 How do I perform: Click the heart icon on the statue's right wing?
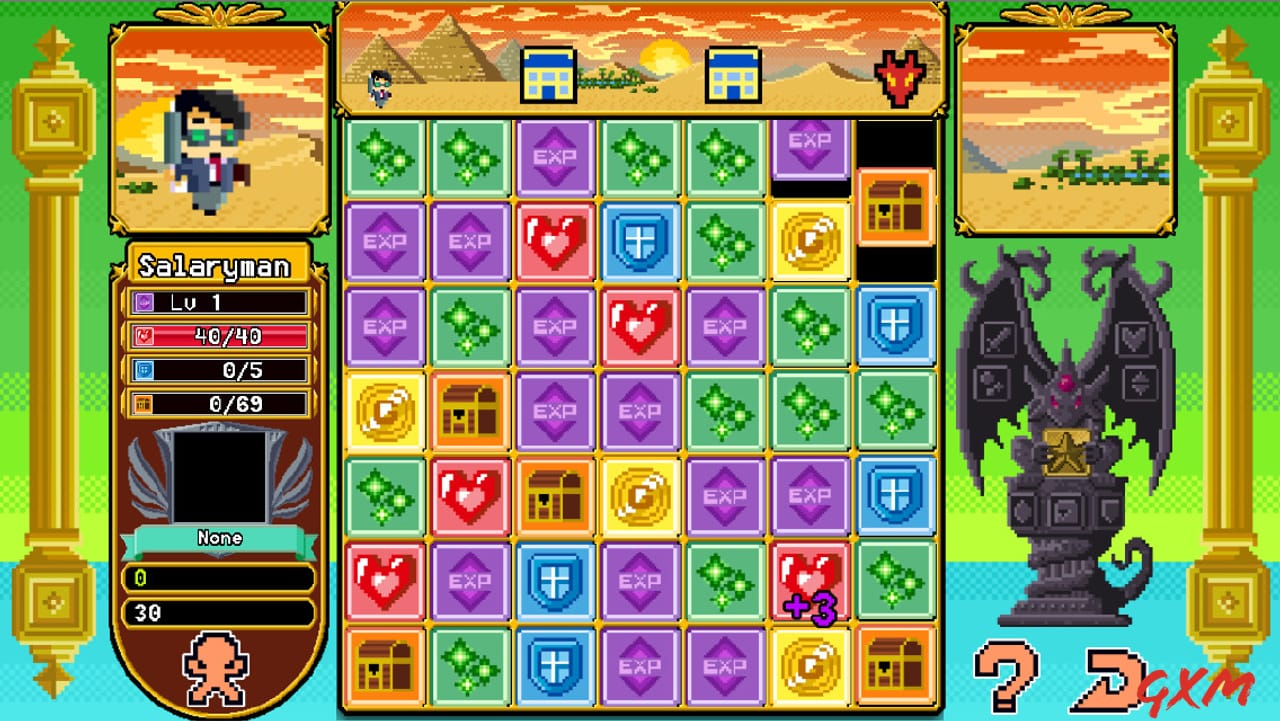(x=1134, y=337)
